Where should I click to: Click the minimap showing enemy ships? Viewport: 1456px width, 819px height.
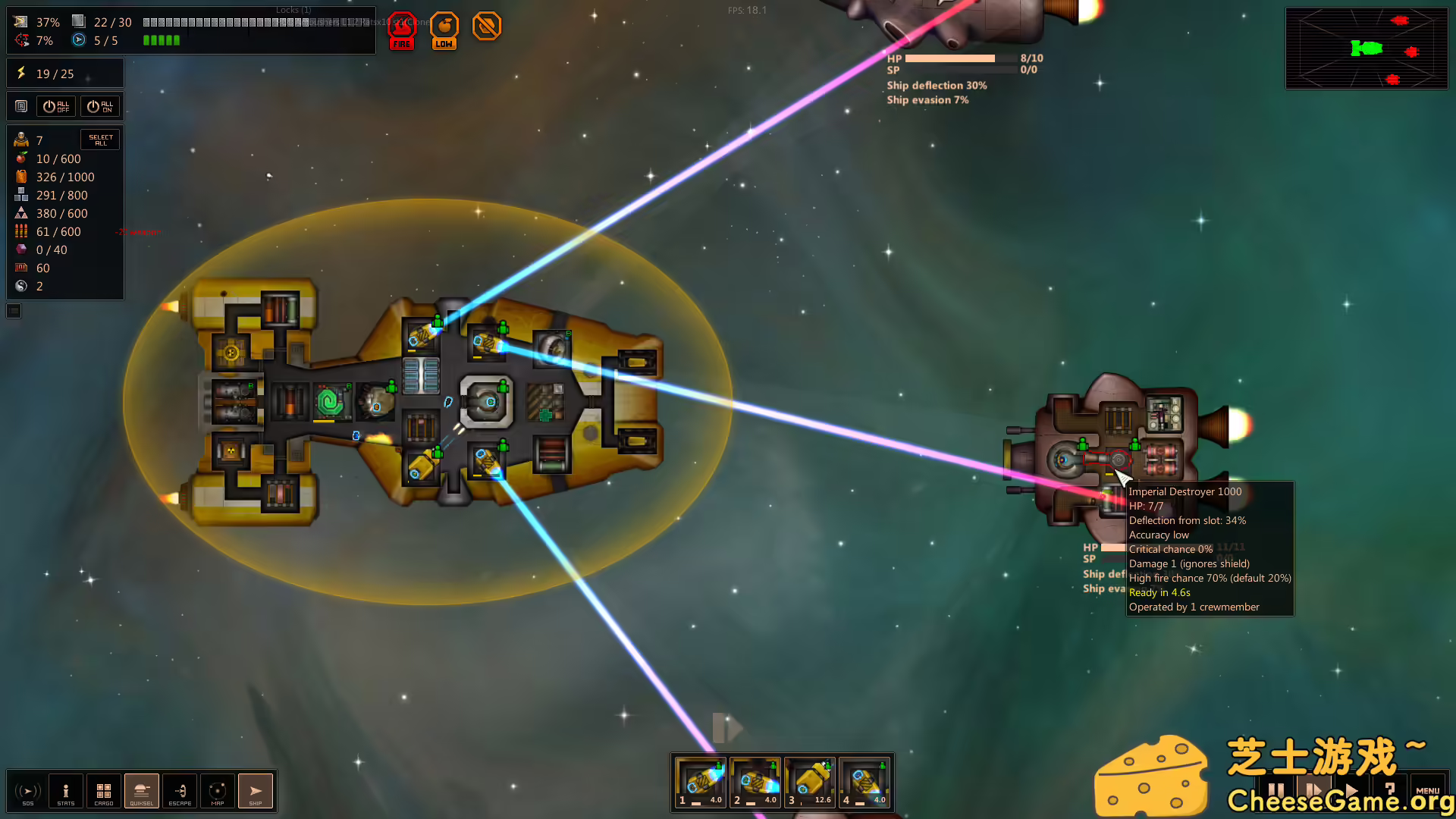[1367, 49]
